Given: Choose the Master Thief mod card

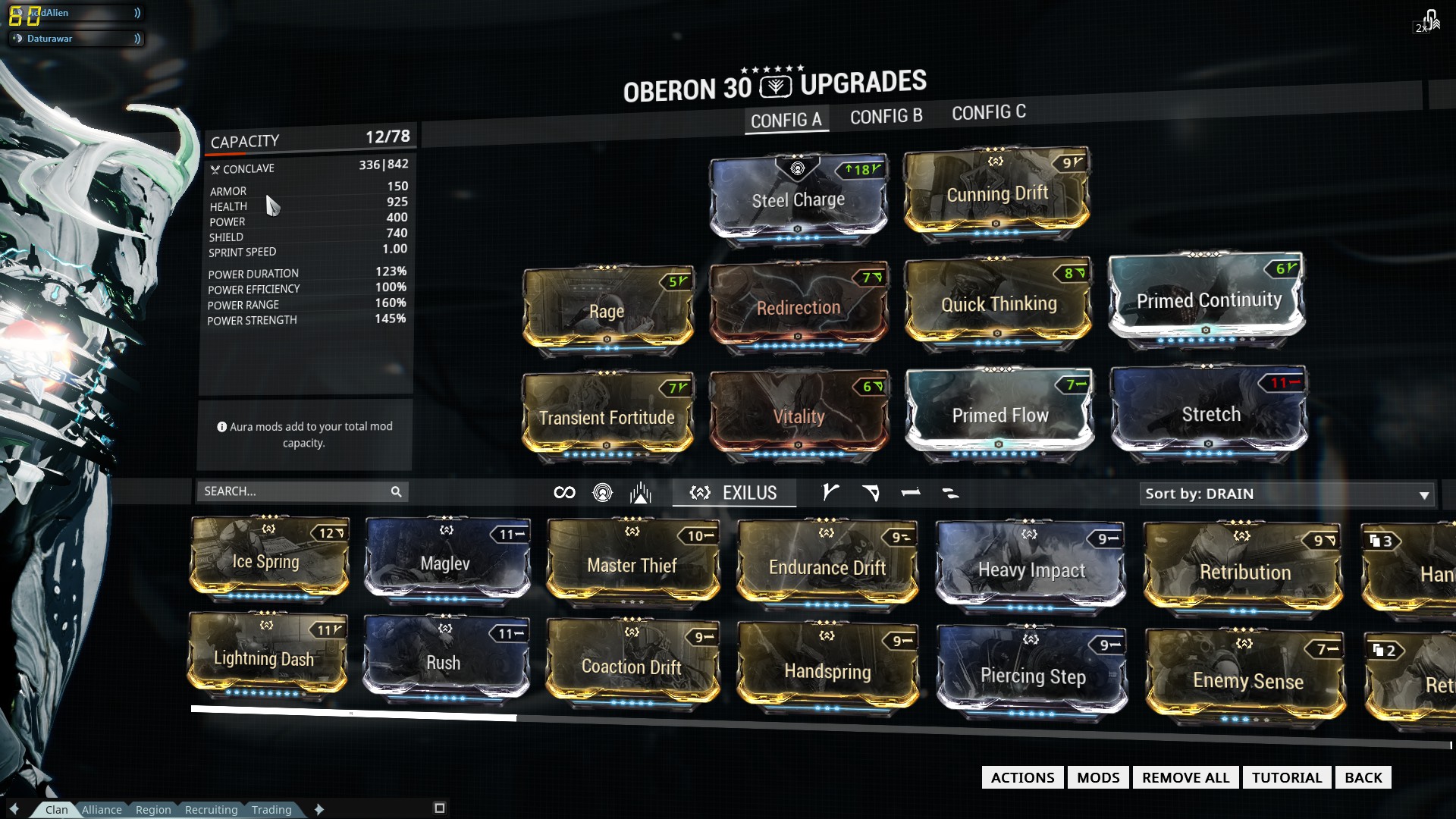Looking at the screenshot, I should (x=632, y=566).
